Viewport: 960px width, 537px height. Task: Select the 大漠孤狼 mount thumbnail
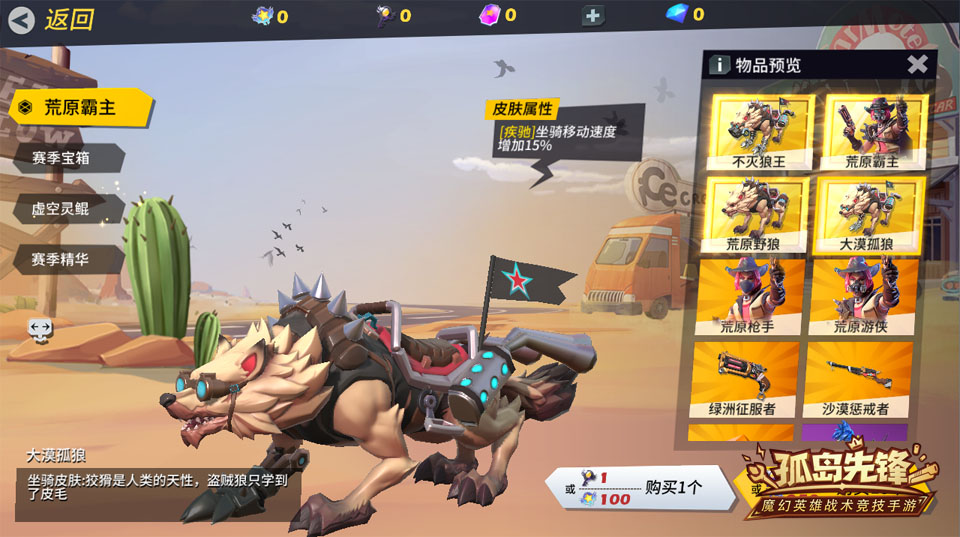869,214
